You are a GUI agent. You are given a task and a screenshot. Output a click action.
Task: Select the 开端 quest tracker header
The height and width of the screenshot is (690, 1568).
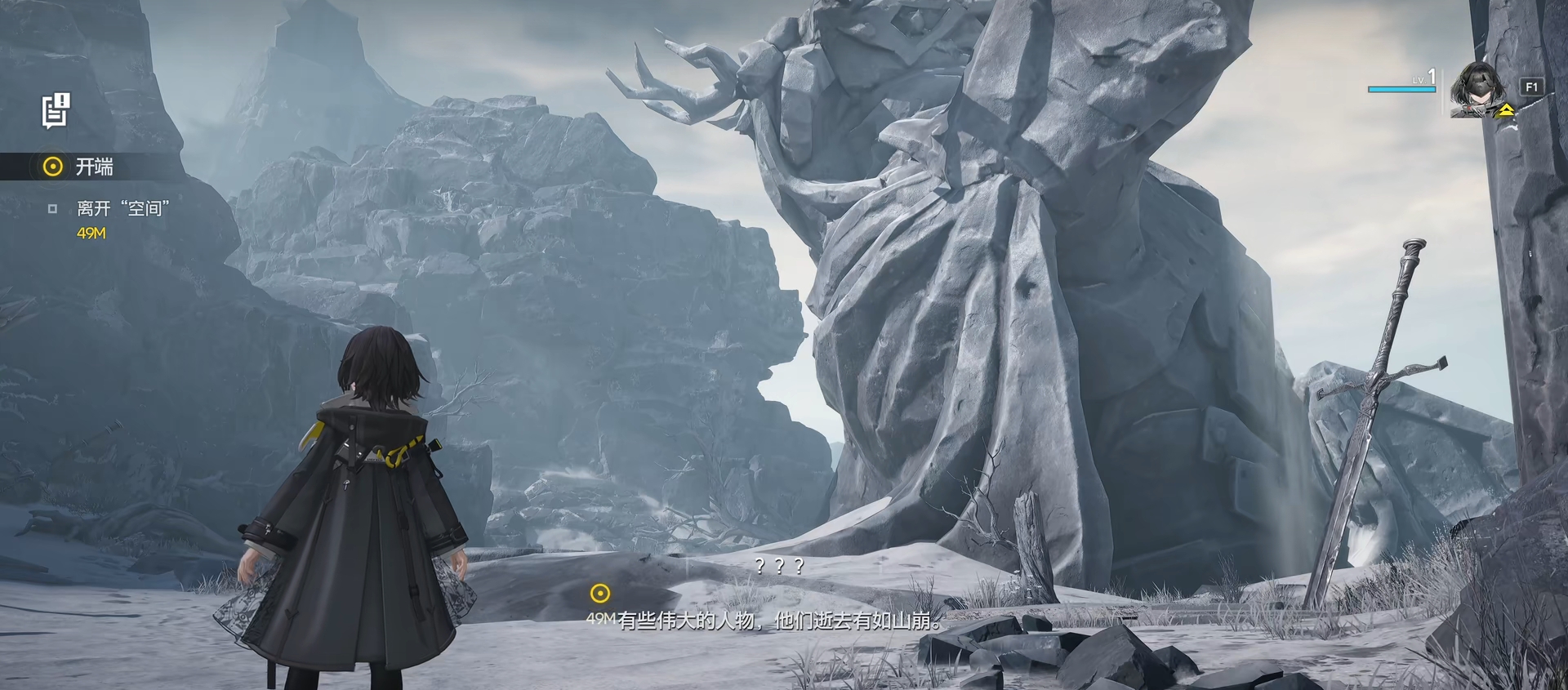tap(94, 167)
